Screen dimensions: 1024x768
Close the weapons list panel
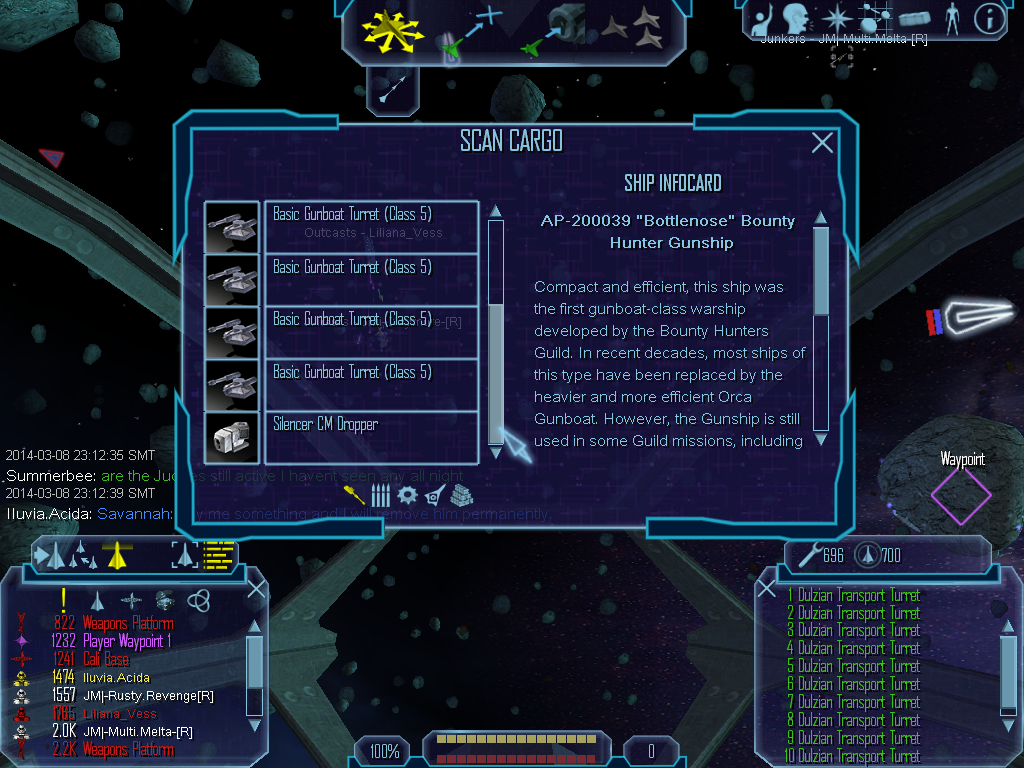[x=767, y=588]
